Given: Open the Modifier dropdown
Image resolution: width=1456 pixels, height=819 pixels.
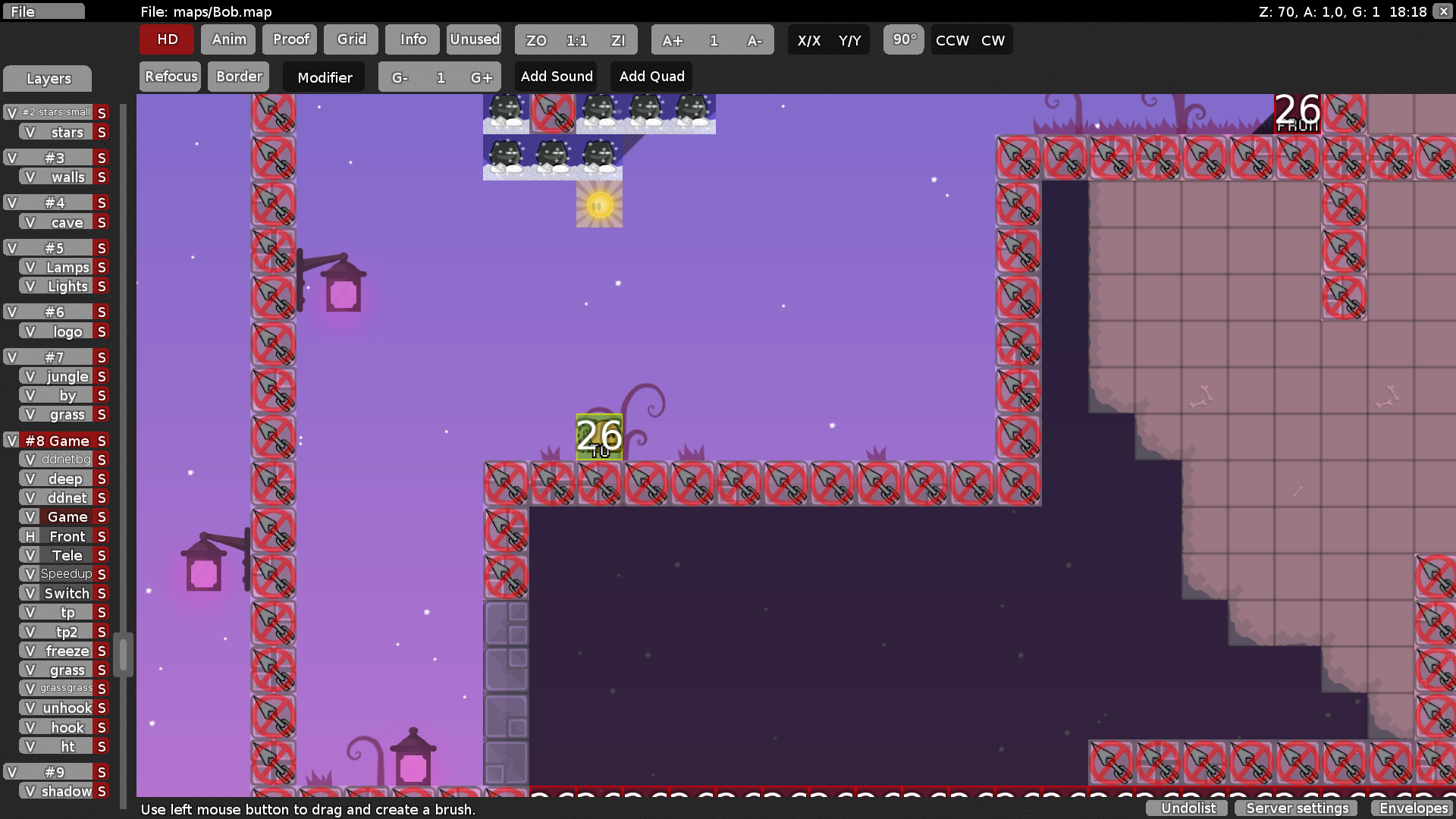Looking at the screenshot, I should pos(324,77).
